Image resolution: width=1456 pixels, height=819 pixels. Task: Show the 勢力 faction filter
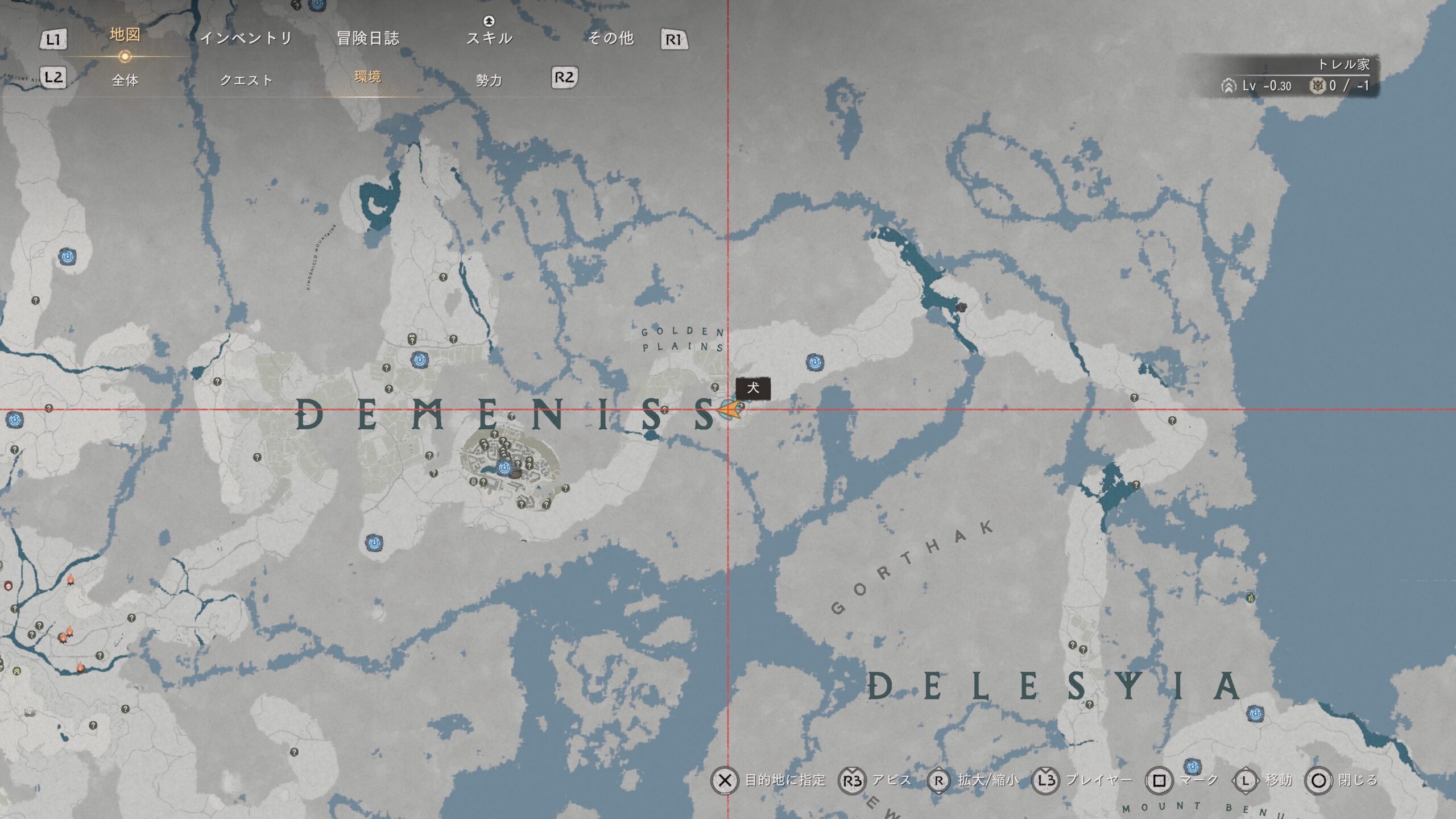pos(489,80)
